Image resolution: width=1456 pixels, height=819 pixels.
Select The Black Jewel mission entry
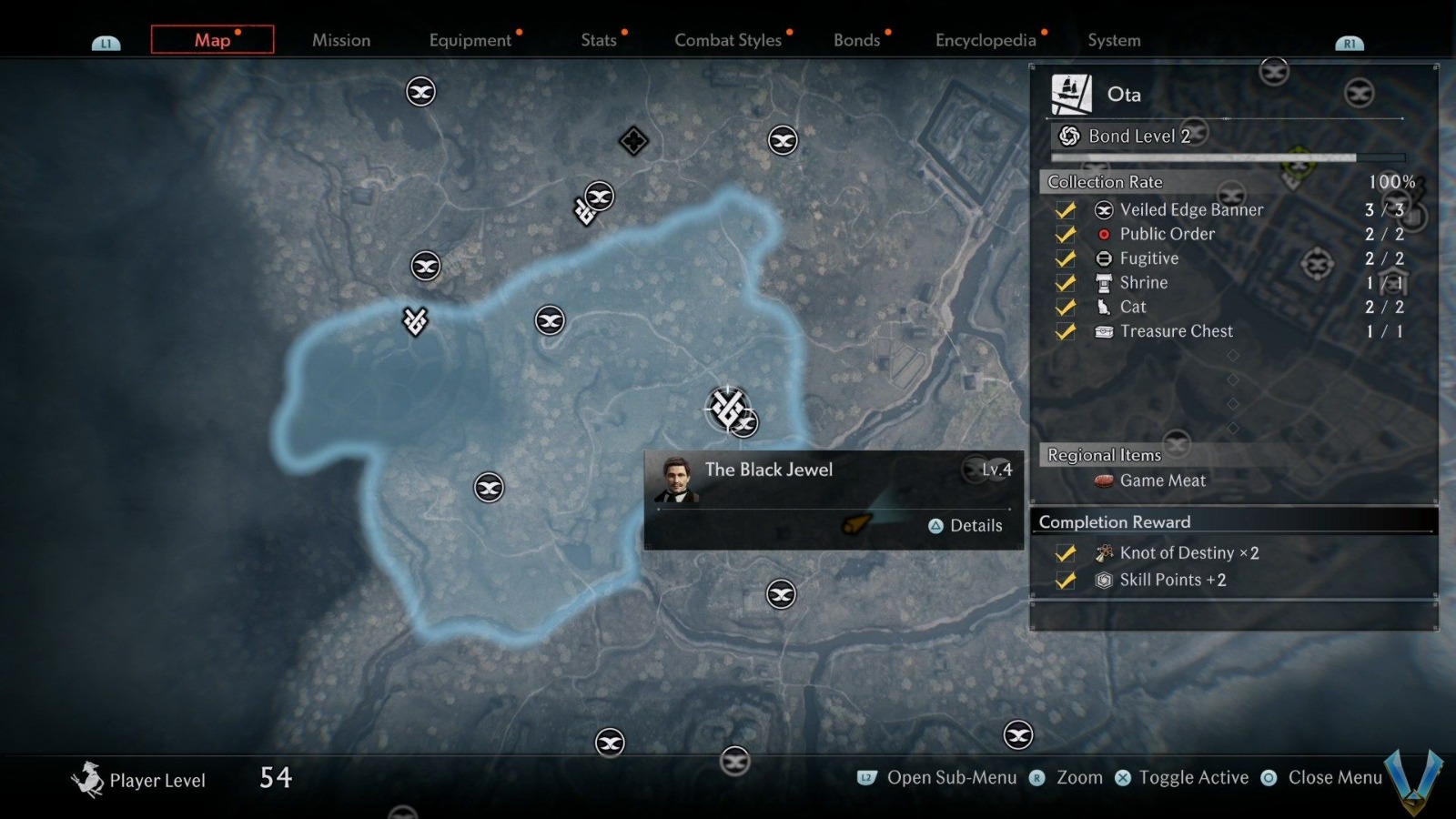769,470
